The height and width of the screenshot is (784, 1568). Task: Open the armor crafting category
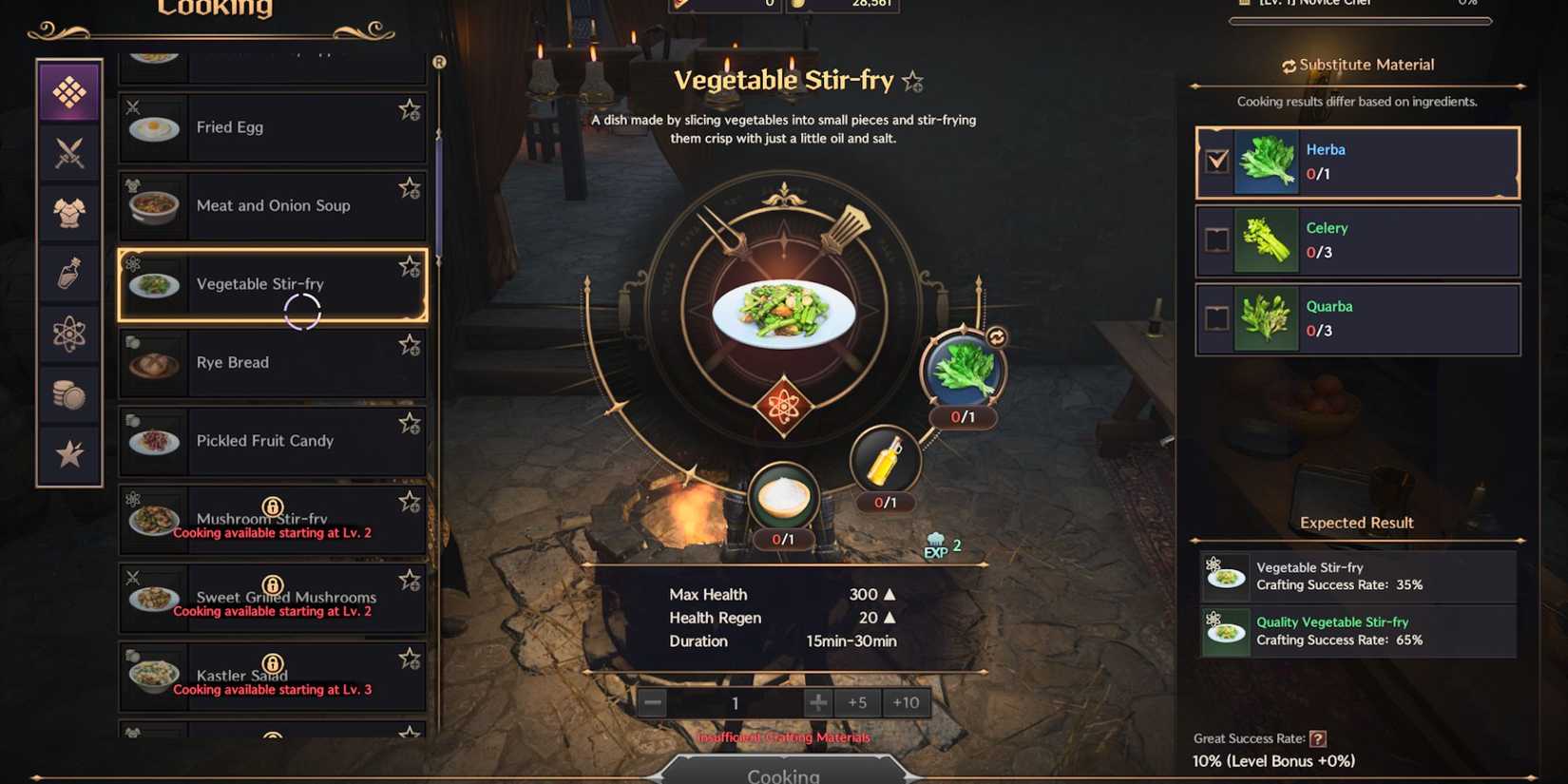pyautogui.click(x=67, y=212)
